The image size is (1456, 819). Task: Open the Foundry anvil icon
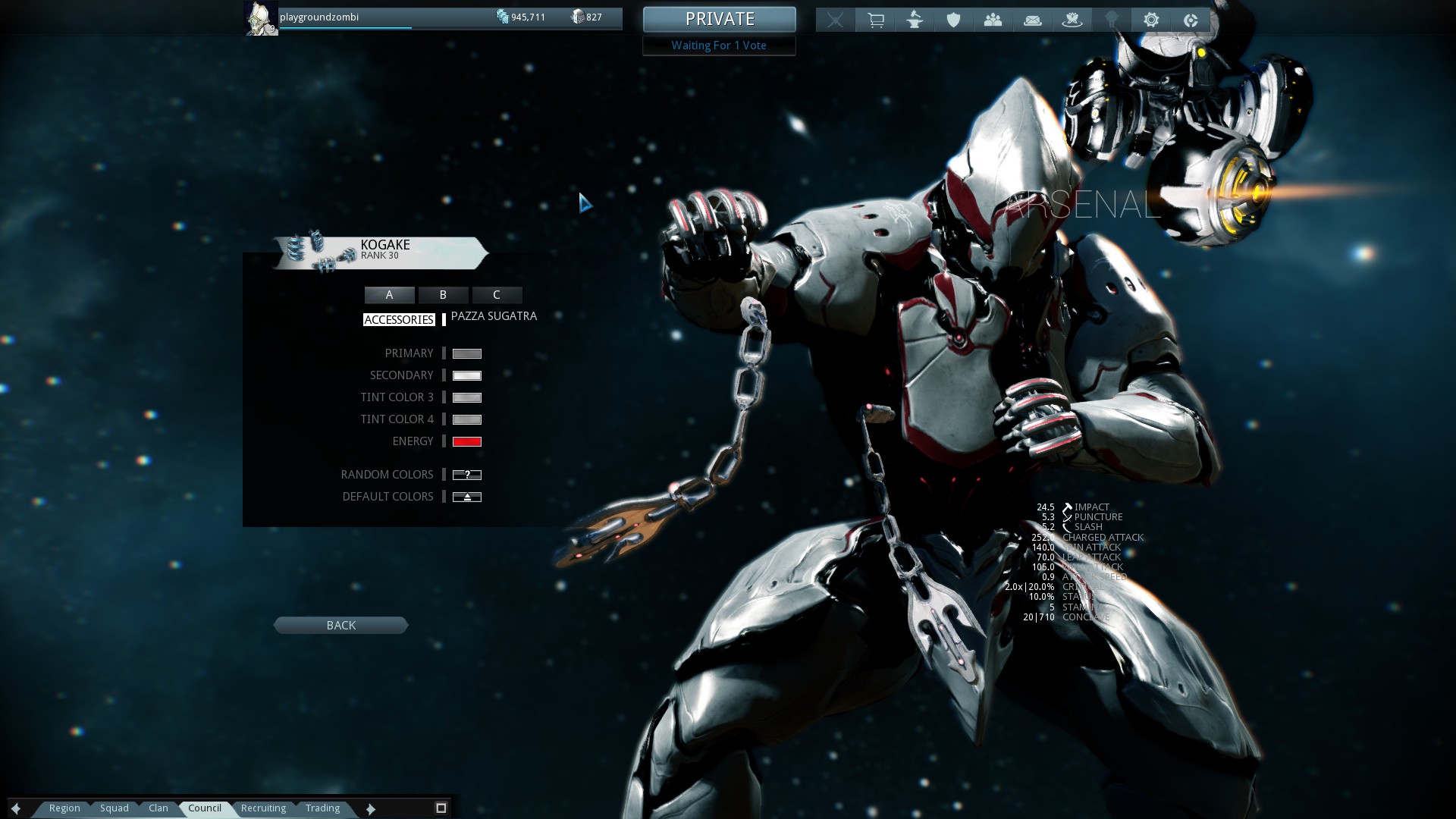[915, 20]
